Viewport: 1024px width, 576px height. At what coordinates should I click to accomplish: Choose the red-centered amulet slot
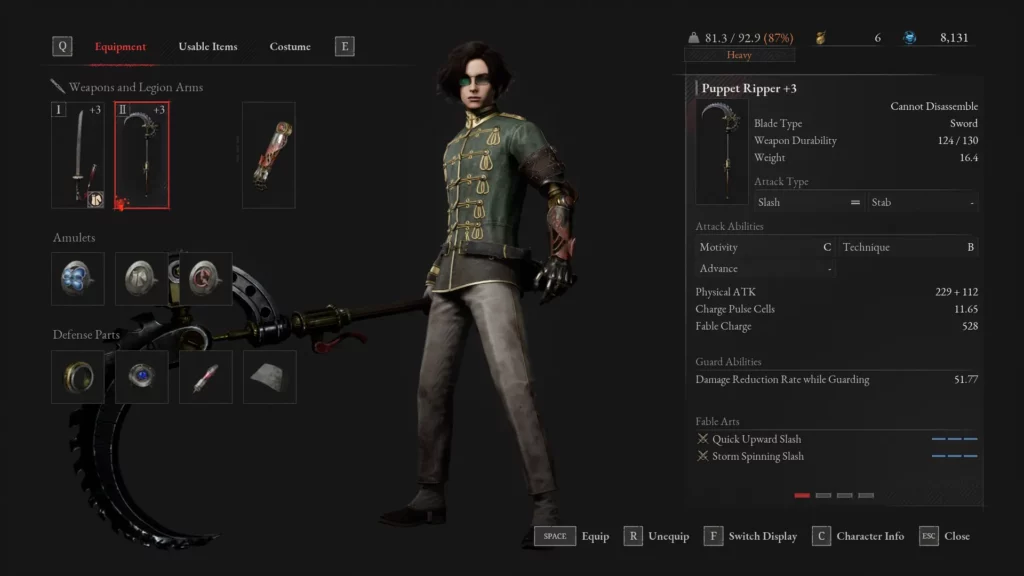point(206,278)
